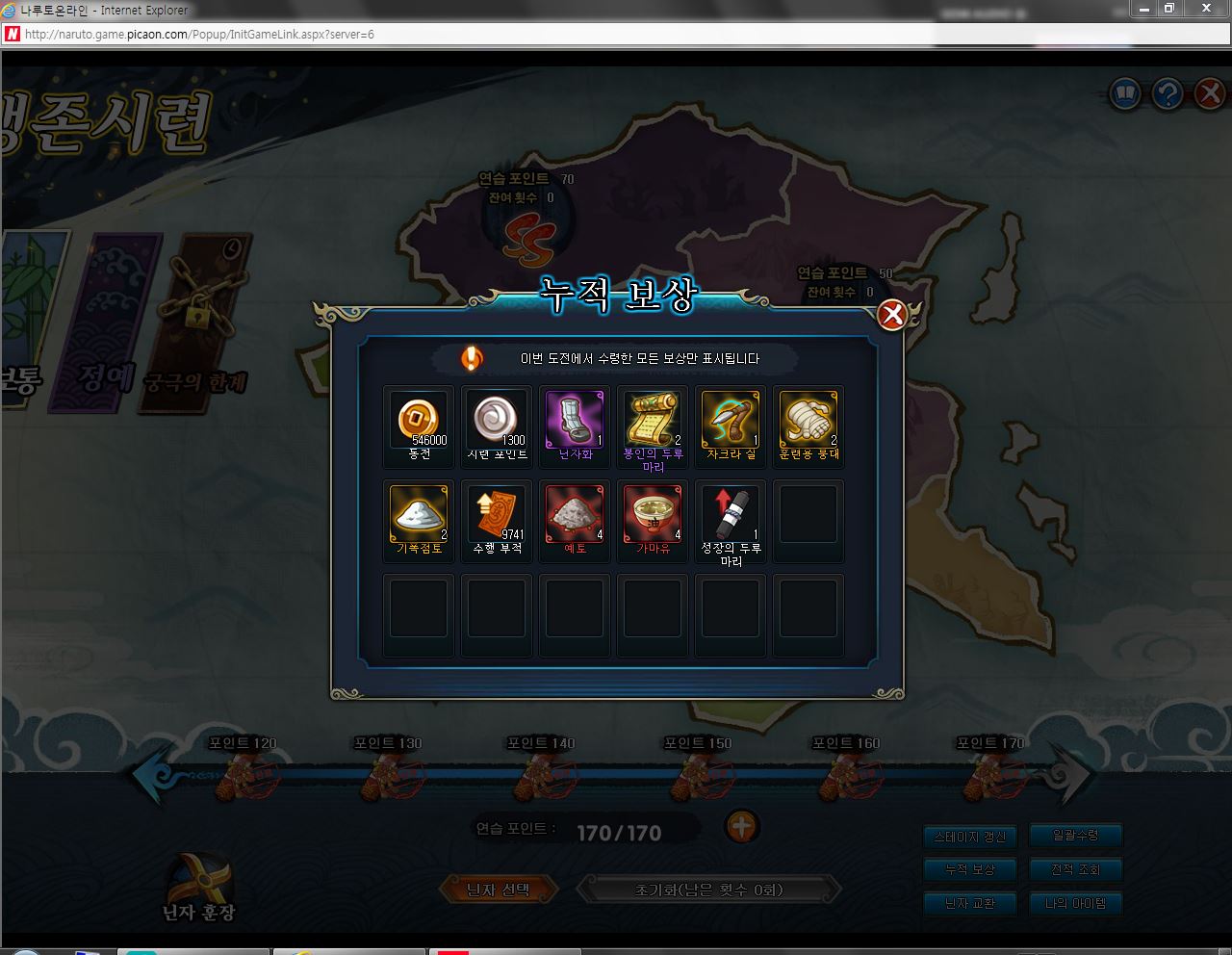Viewport: 1232px width, 955px height.
Task: Open the 전적 조회 record lookup
Action: pos(1075,869)
